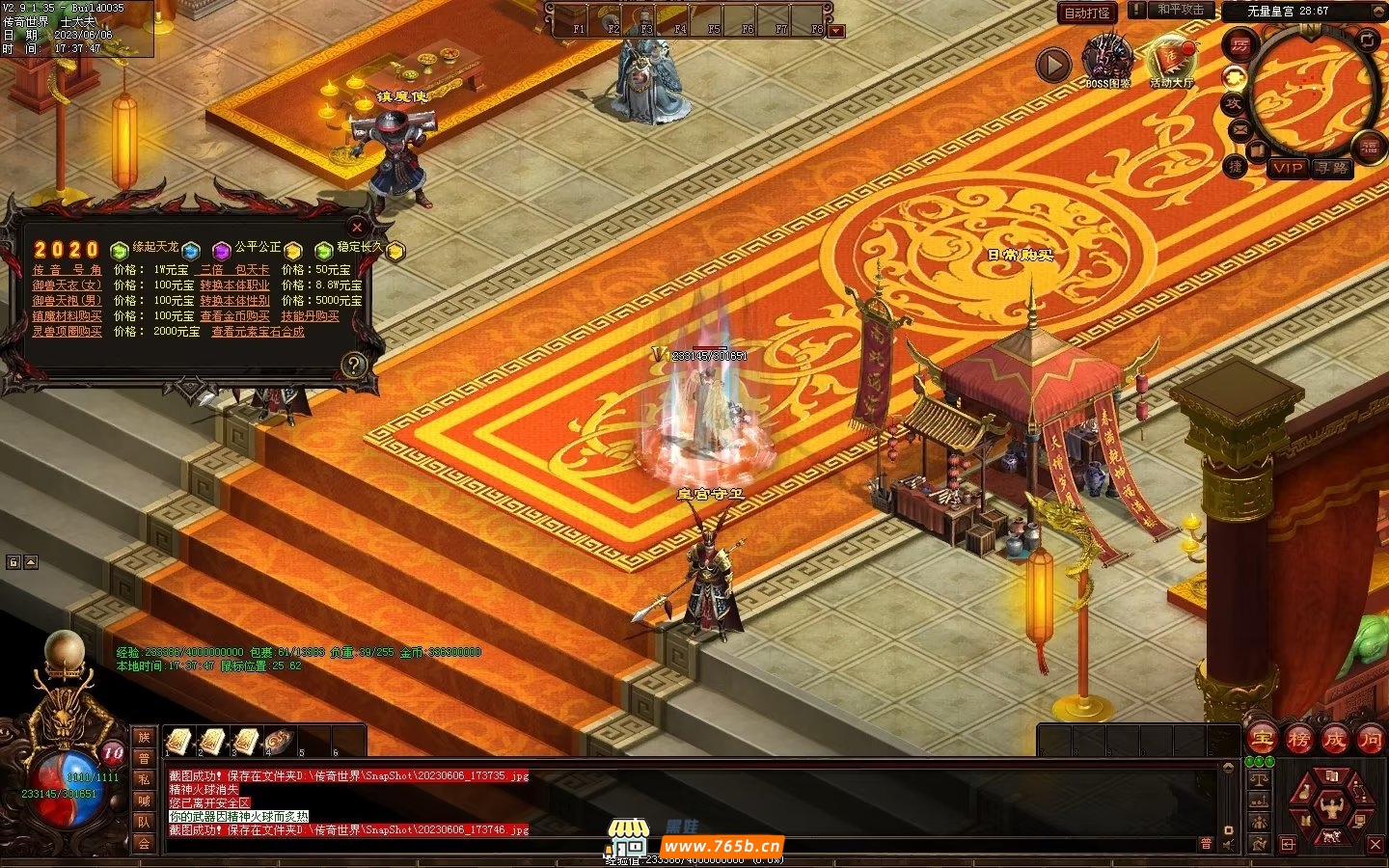
Task: View the 查看元素宝石合成 link
Action: coord(258,332)
